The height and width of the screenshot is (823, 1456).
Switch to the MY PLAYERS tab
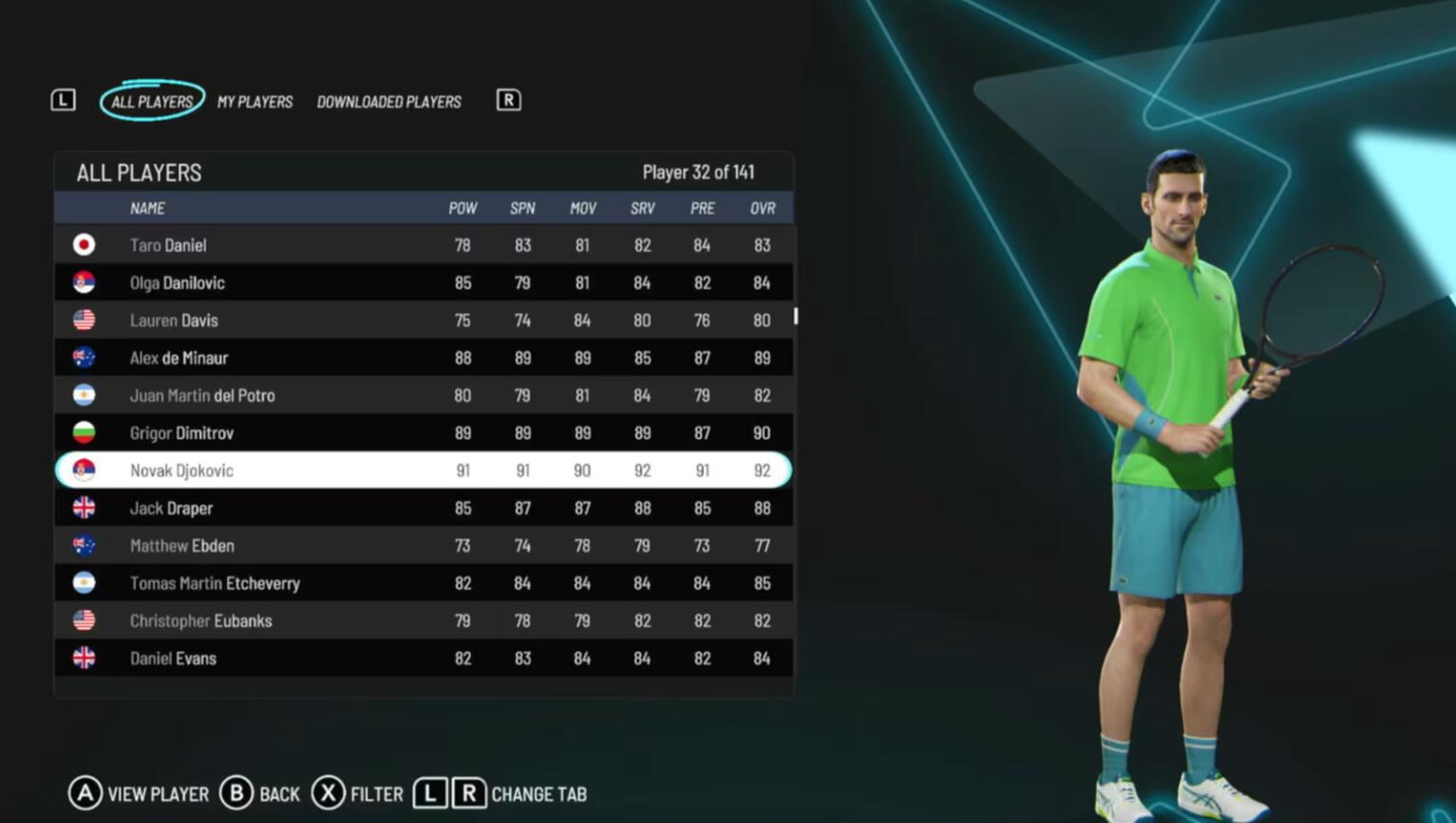point(255,102)
